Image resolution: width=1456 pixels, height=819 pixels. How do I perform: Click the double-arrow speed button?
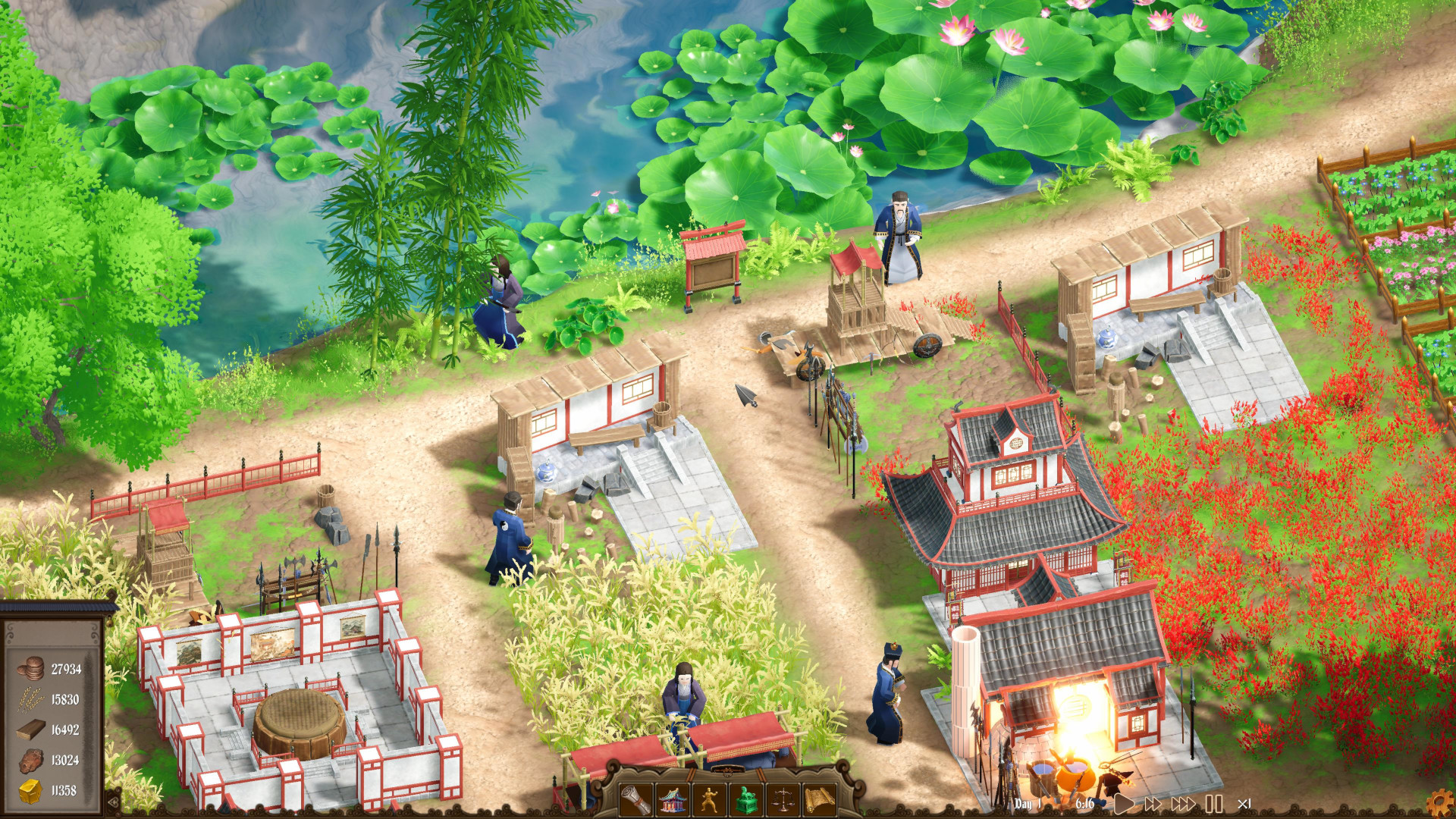click(x=1154, y=802)
